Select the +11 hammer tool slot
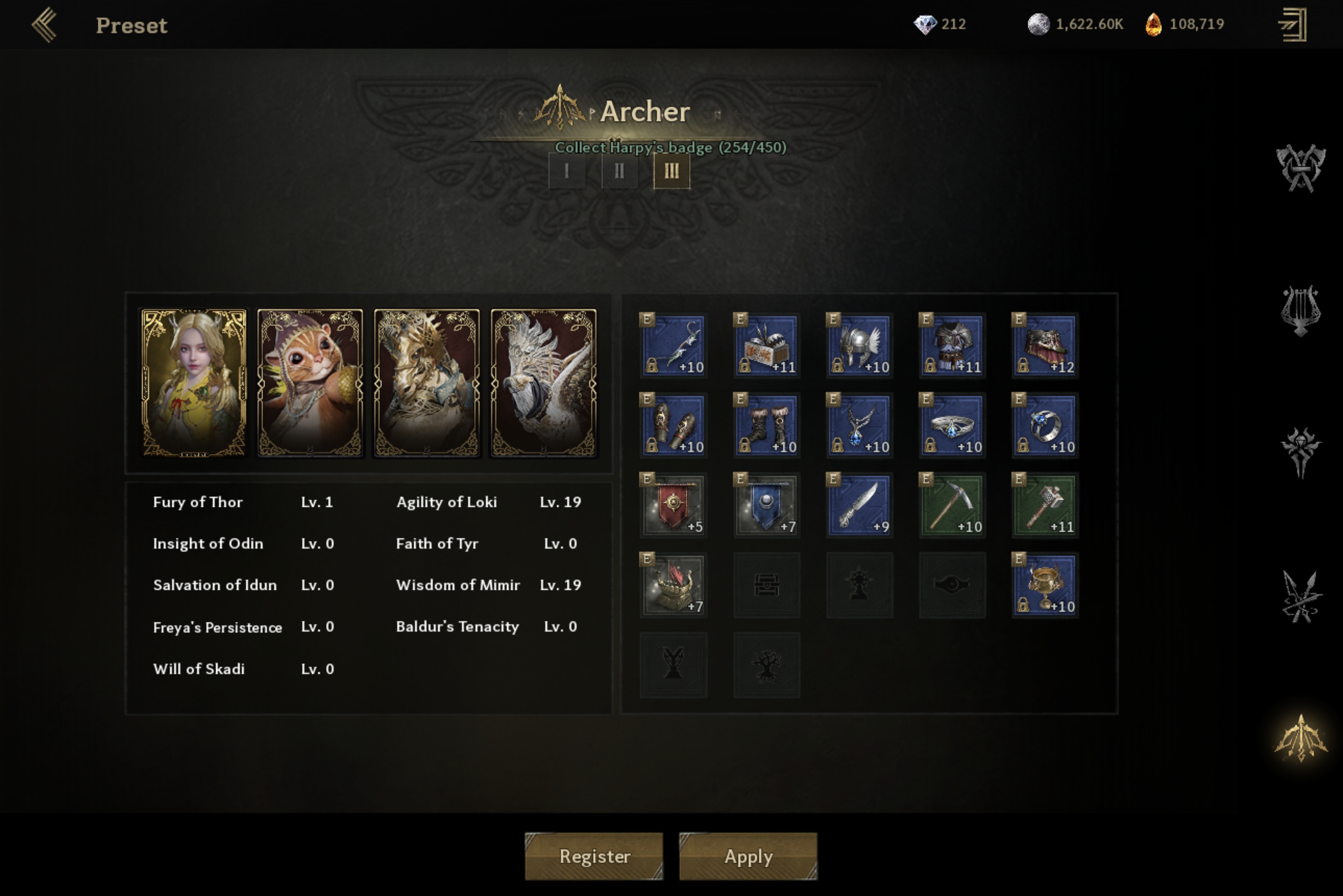The width and height of the screenshot is (1343, 896). tap(1045, 505)
